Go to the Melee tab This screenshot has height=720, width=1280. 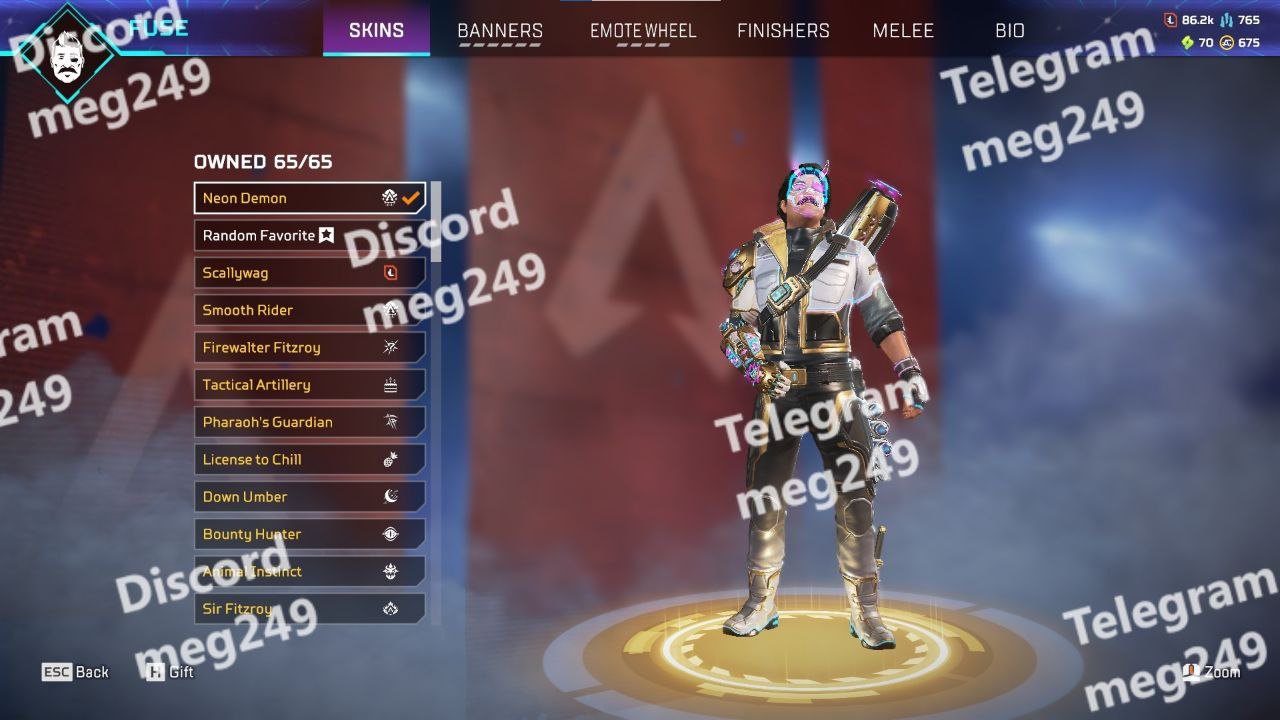tap(903, 31)
